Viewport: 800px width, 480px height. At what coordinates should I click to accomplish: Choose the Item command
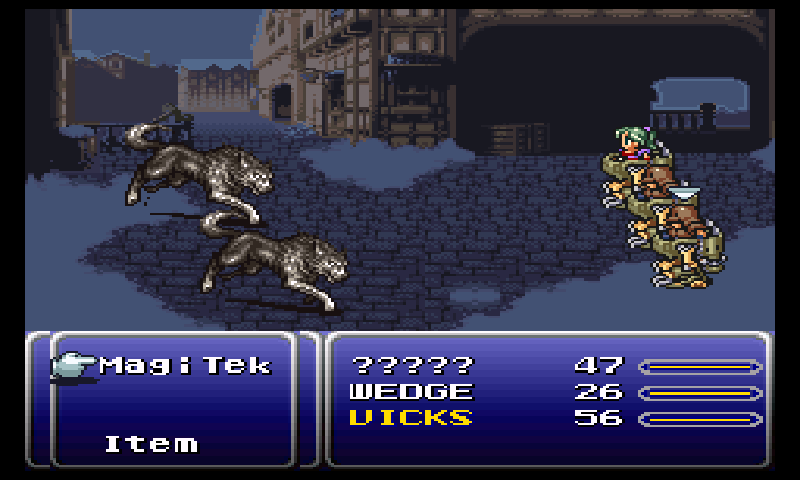[x=151, y=443]
